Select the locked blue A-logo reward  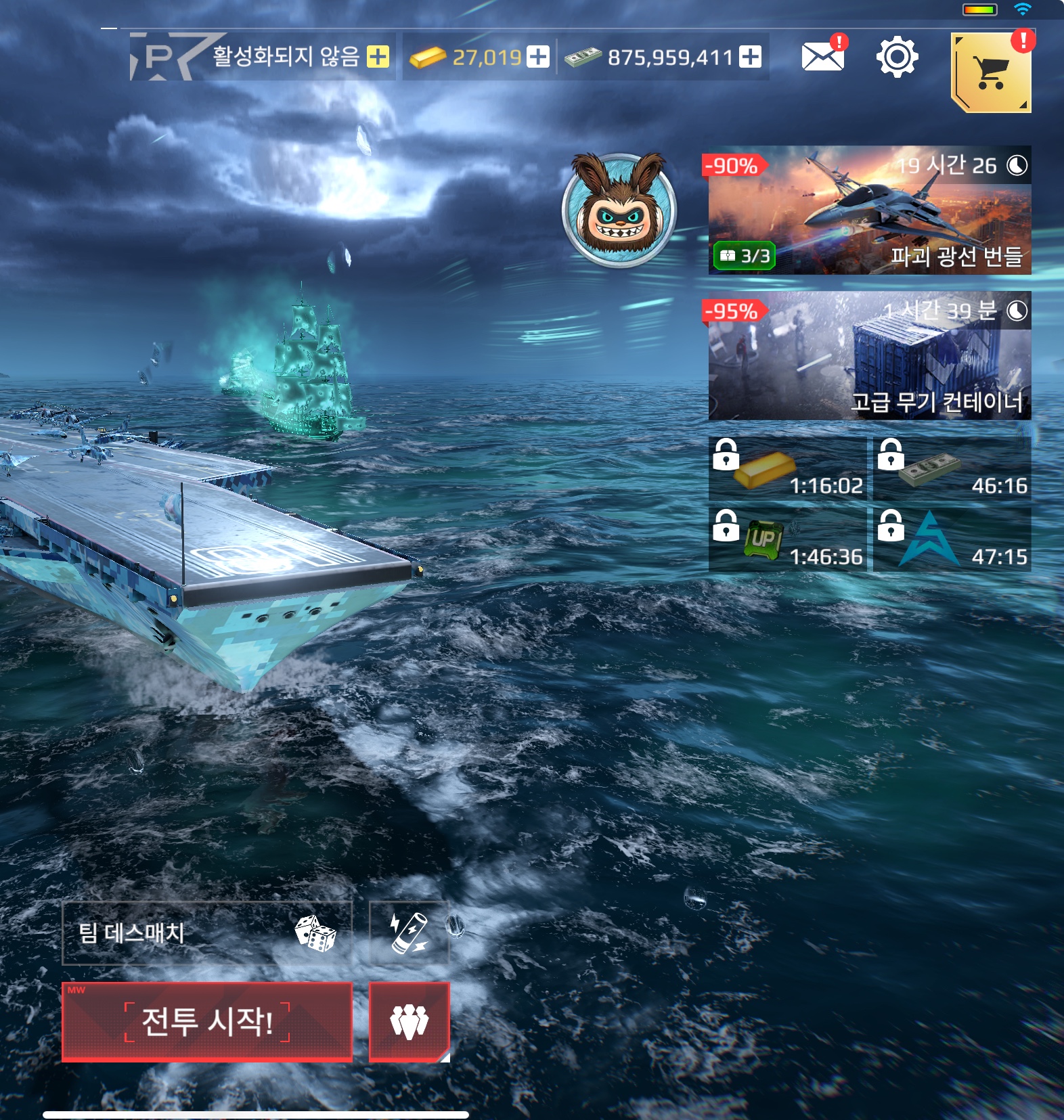(952, 540)
